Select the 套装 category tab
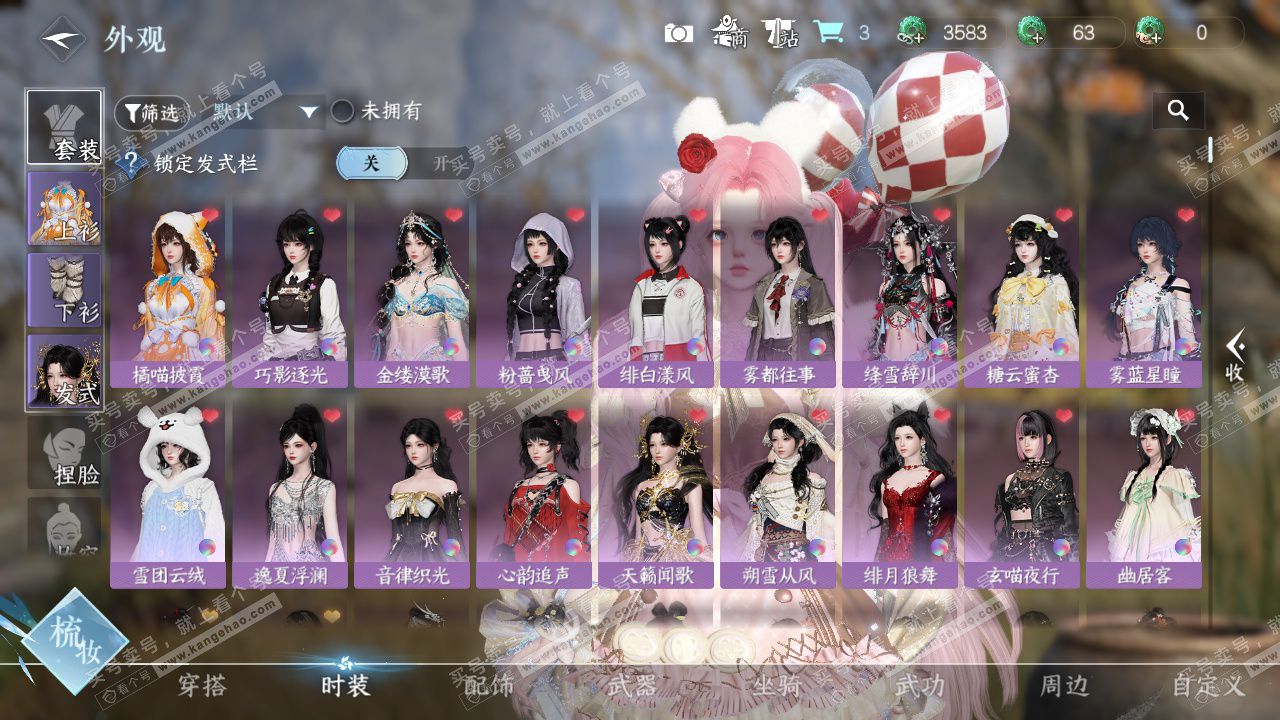 pos(64,127)
